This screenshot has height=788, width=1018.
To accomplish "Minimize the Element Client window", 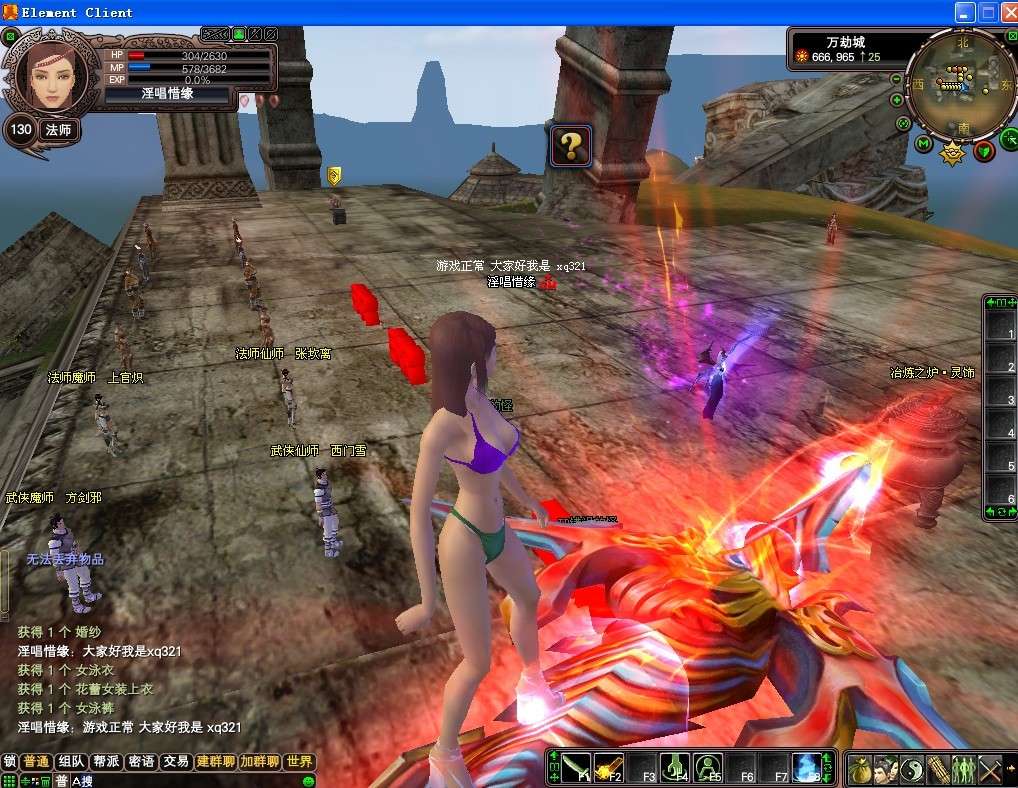I will pyautogui.click(x=964, y=12).
